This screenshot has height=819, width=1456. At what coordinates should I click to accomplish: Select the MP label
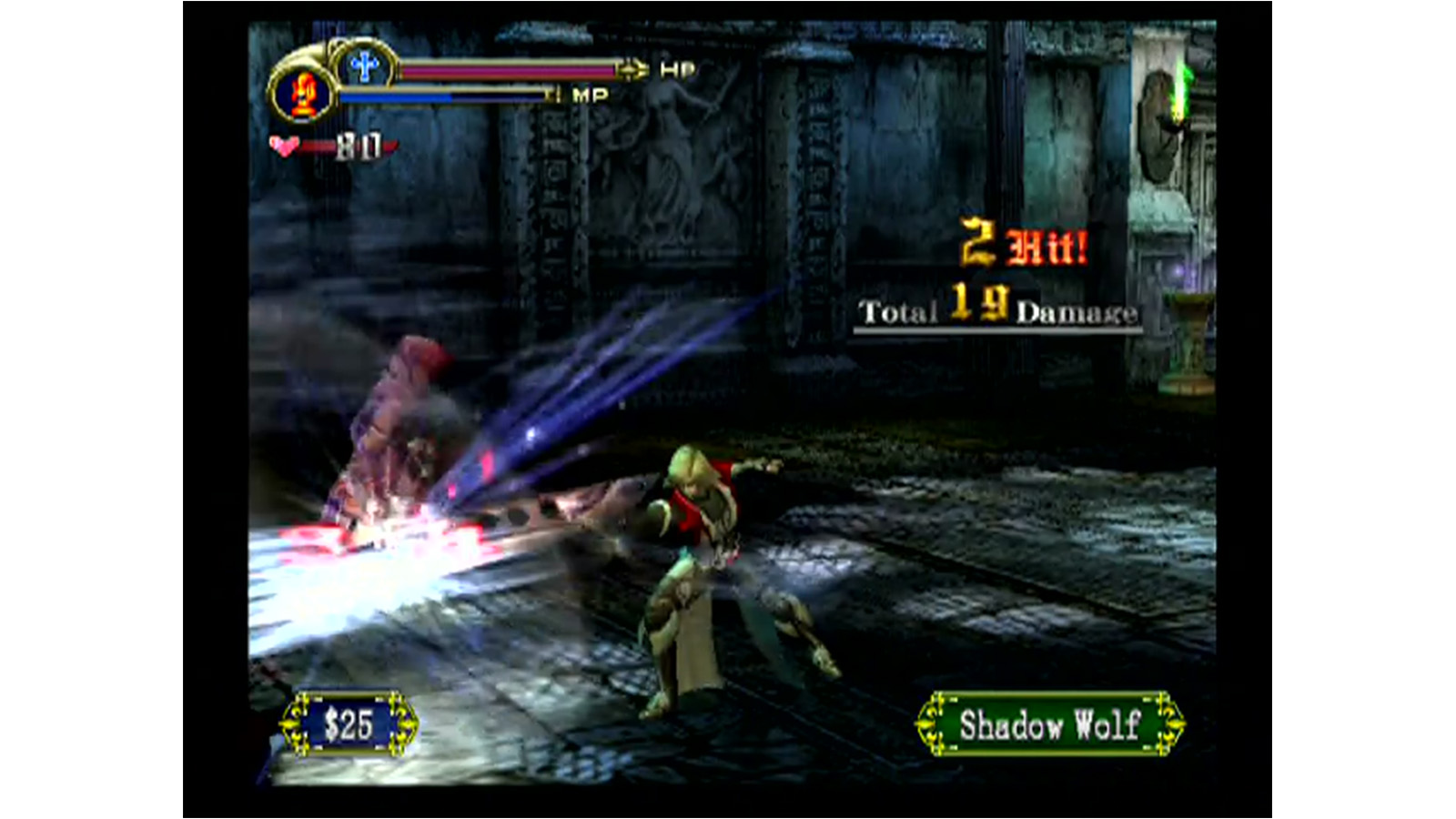592,94
